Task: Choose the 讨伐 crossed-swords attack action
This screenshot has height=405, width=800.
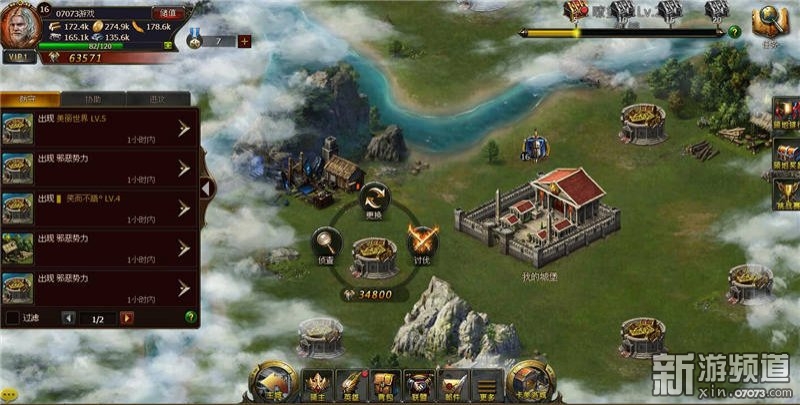Action: 422,242
